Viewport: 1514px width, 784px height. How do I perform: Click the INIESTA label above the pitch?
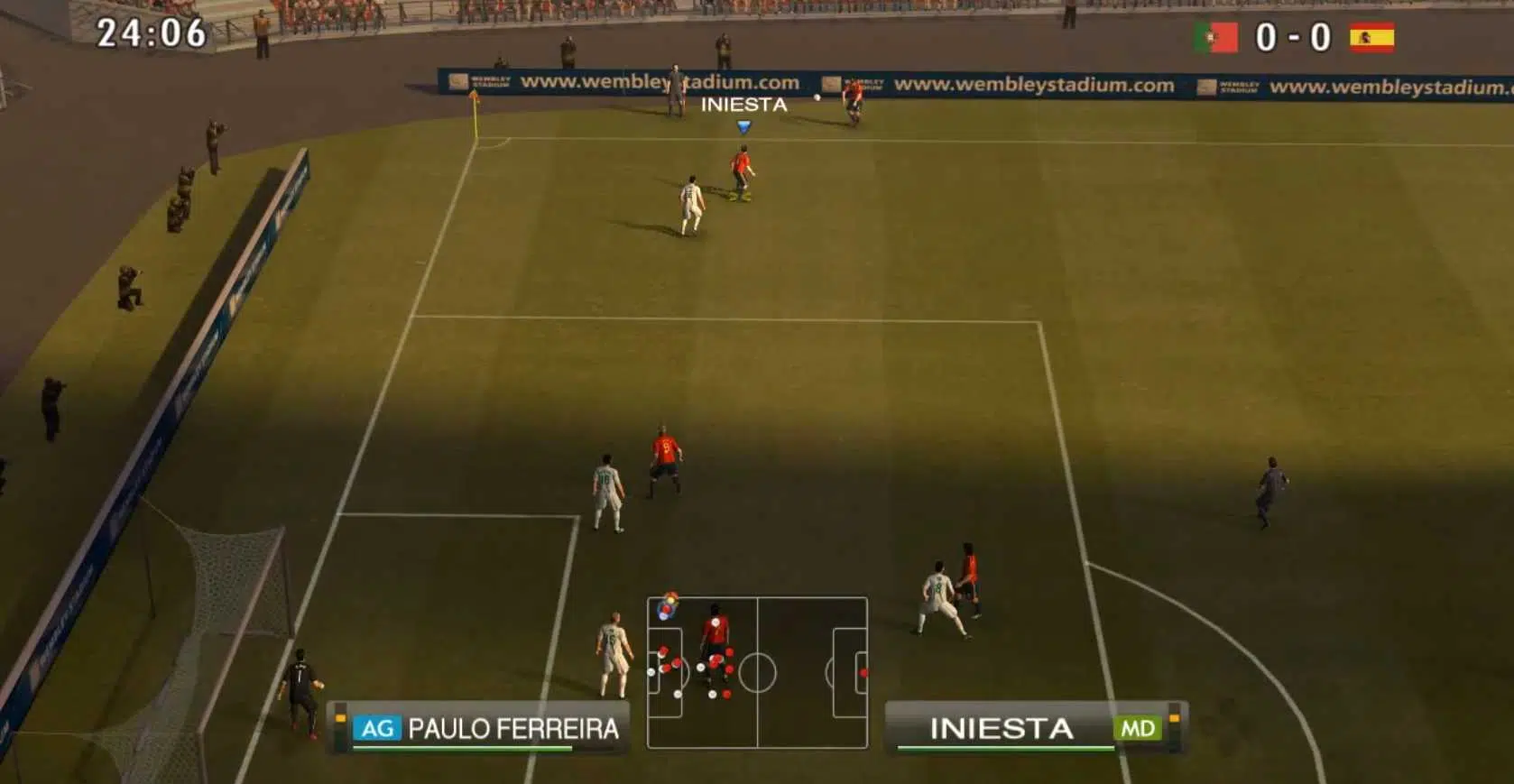pyautogui.click(x=742, y=106)
